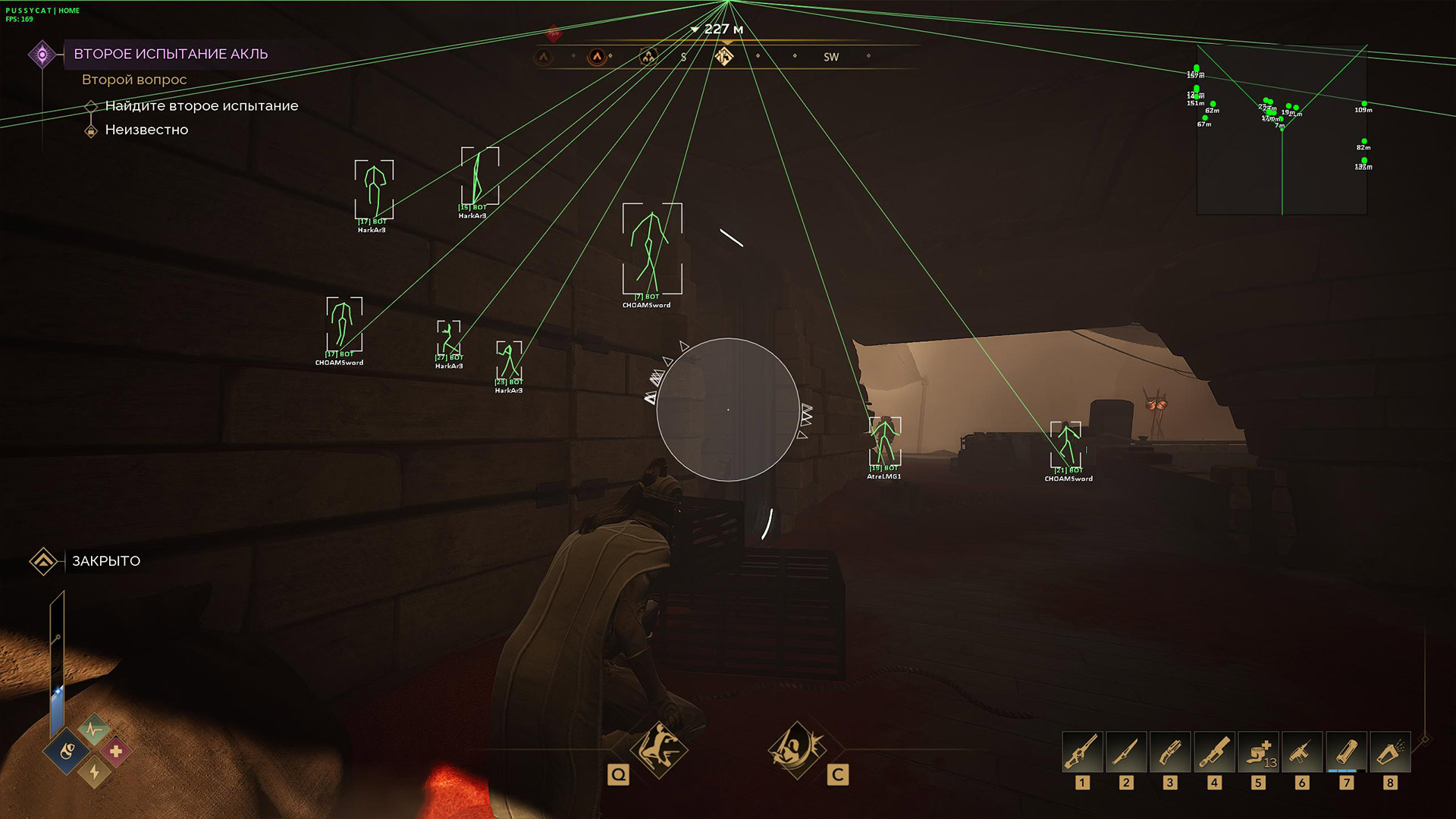Select the spray tool in slot 8
Viewport: 1456px width, 819px height.
[x=1390, y=752]
